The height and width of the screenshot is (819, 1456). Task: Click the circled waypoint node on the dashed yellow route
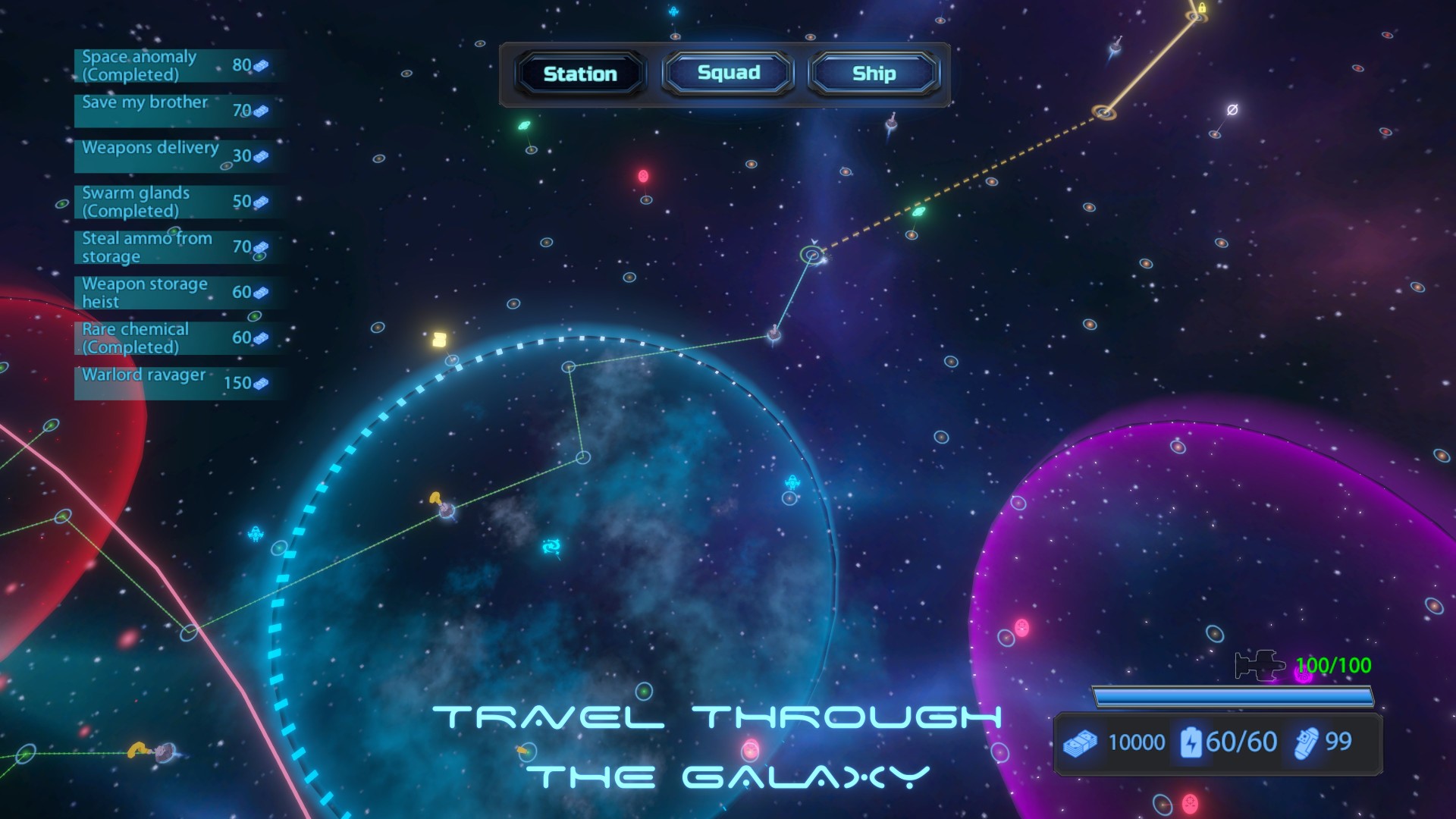(x=1103, y=111)
